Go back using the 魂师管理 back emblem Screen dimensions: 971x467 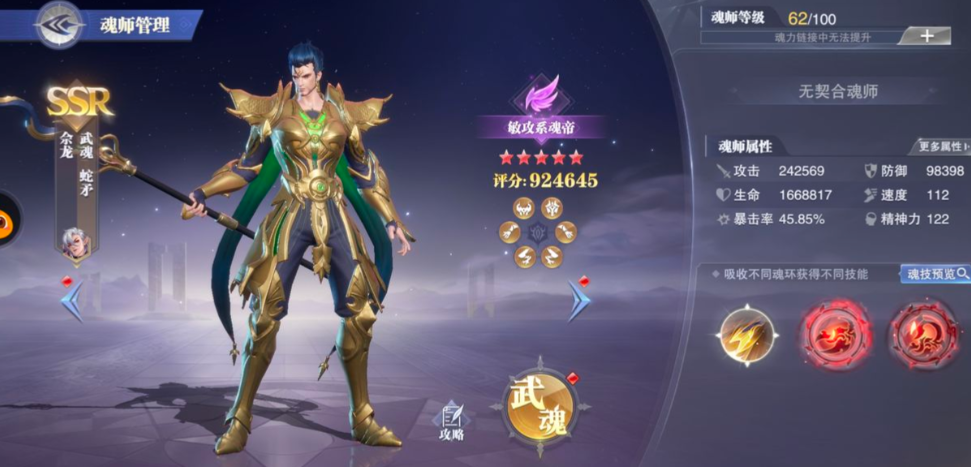point(59,24)
